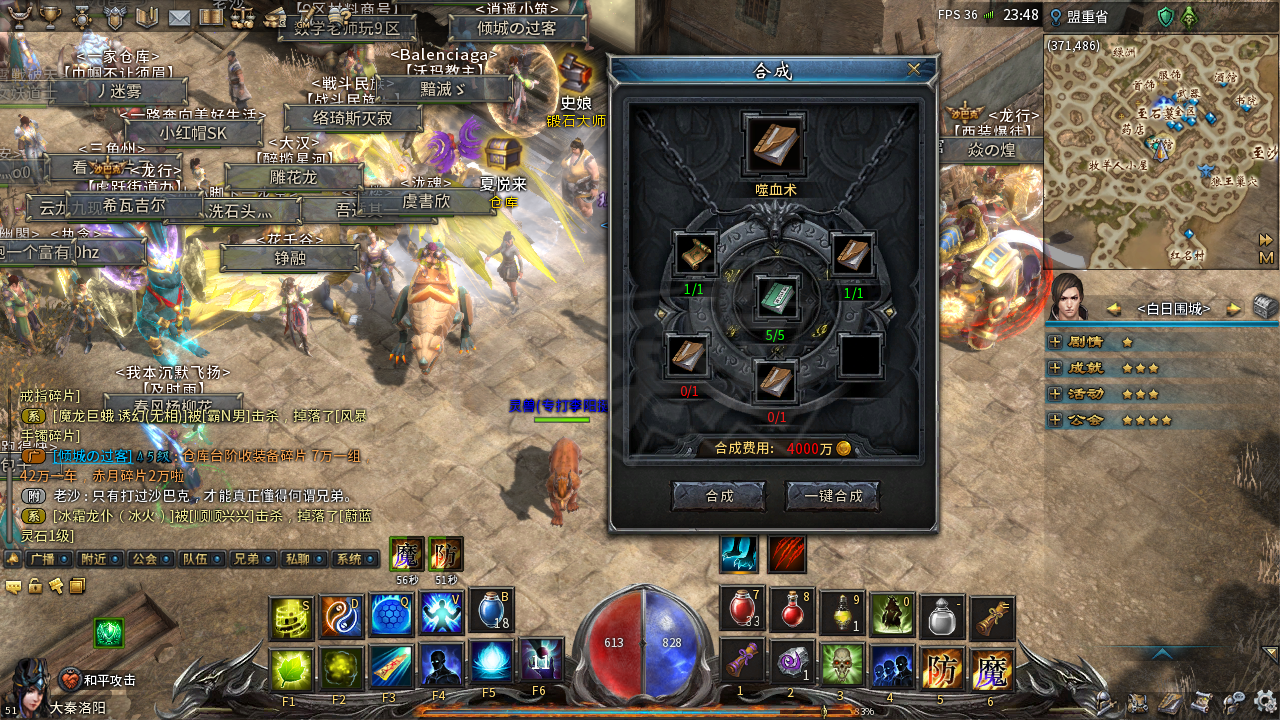The width and height of the screenshot is (1280, 720).
Task: Open the 广播 chat channel tab
Action: pos(42,559)
